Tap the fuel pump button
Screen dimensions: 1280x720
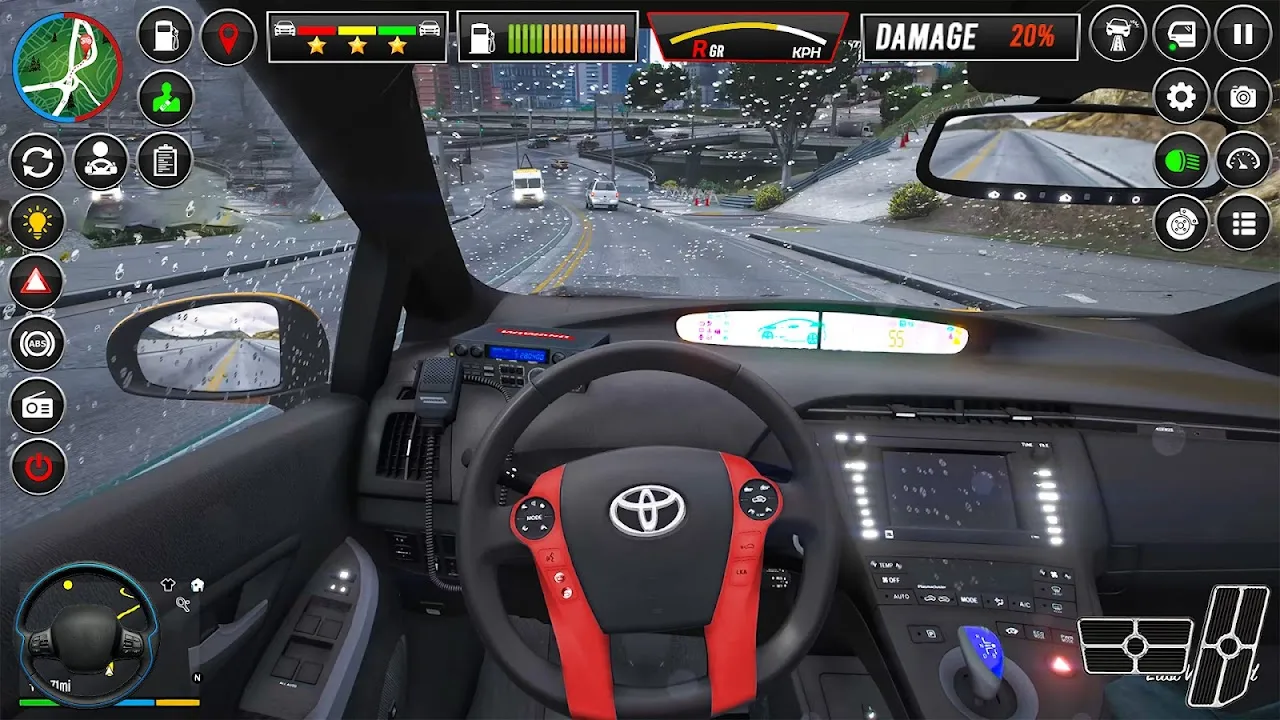pos(165,37)
